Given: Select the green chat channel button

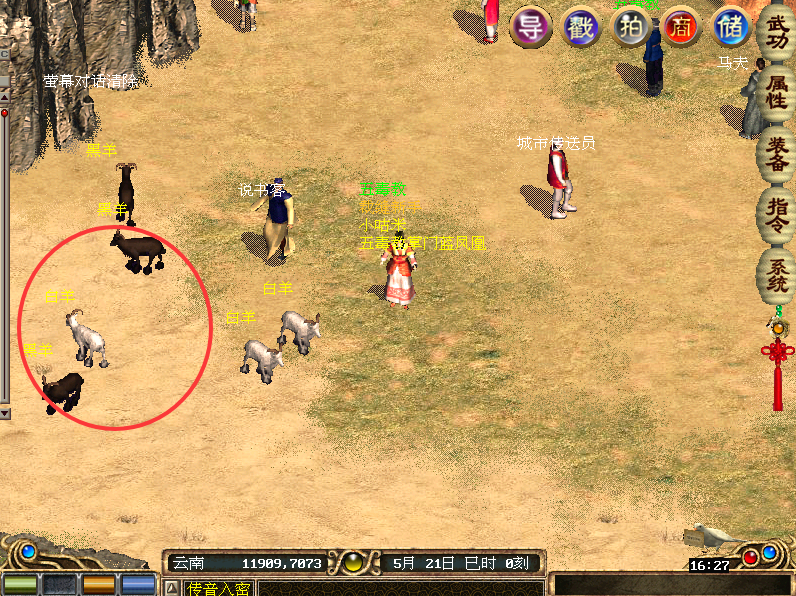Looking at the screenshot, I should click(x=20, y=585).
